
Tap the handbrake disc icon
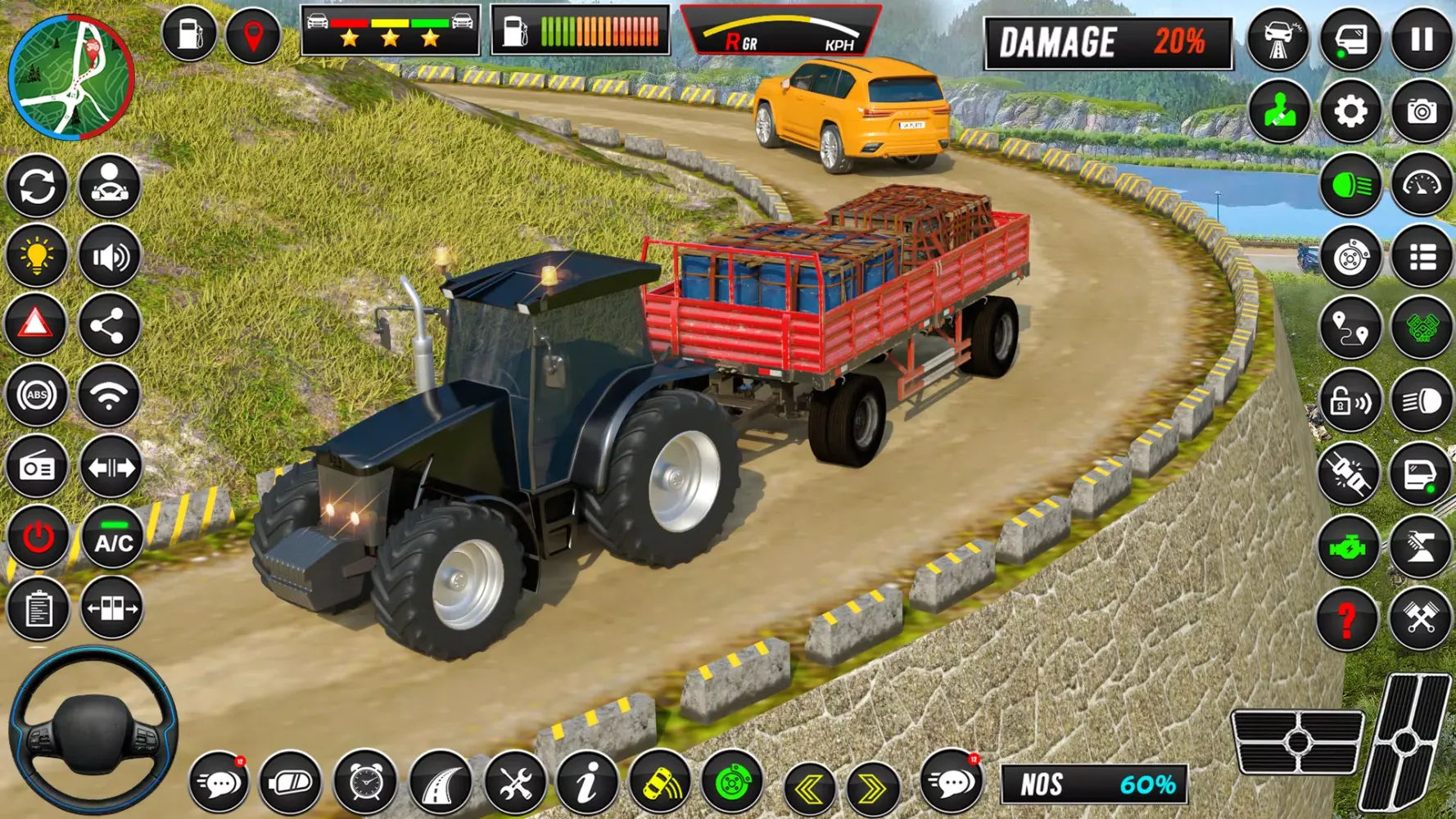pos(1350,256)
